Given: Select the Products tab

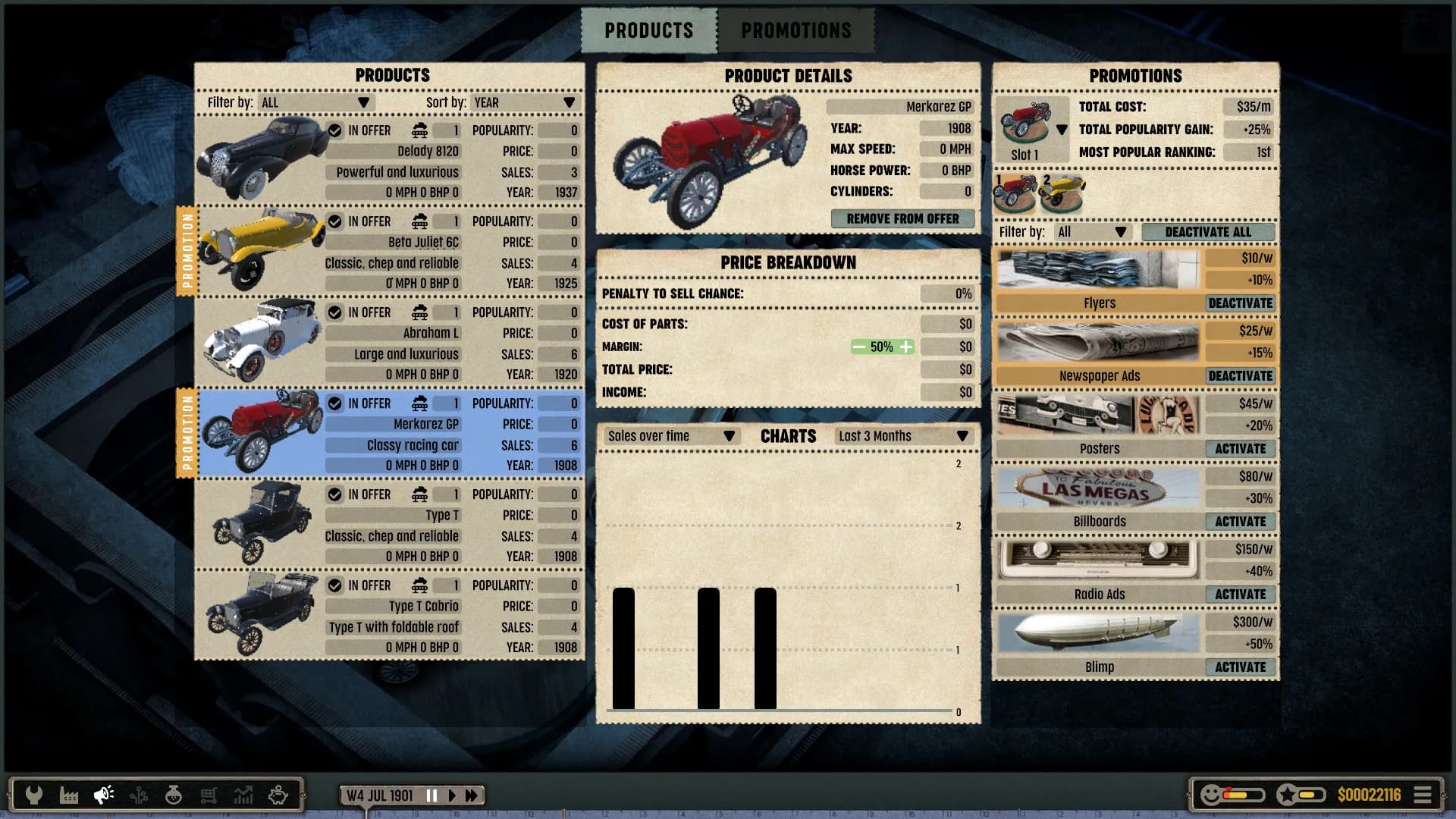Looking at the screenshot, I should [648, 30].
